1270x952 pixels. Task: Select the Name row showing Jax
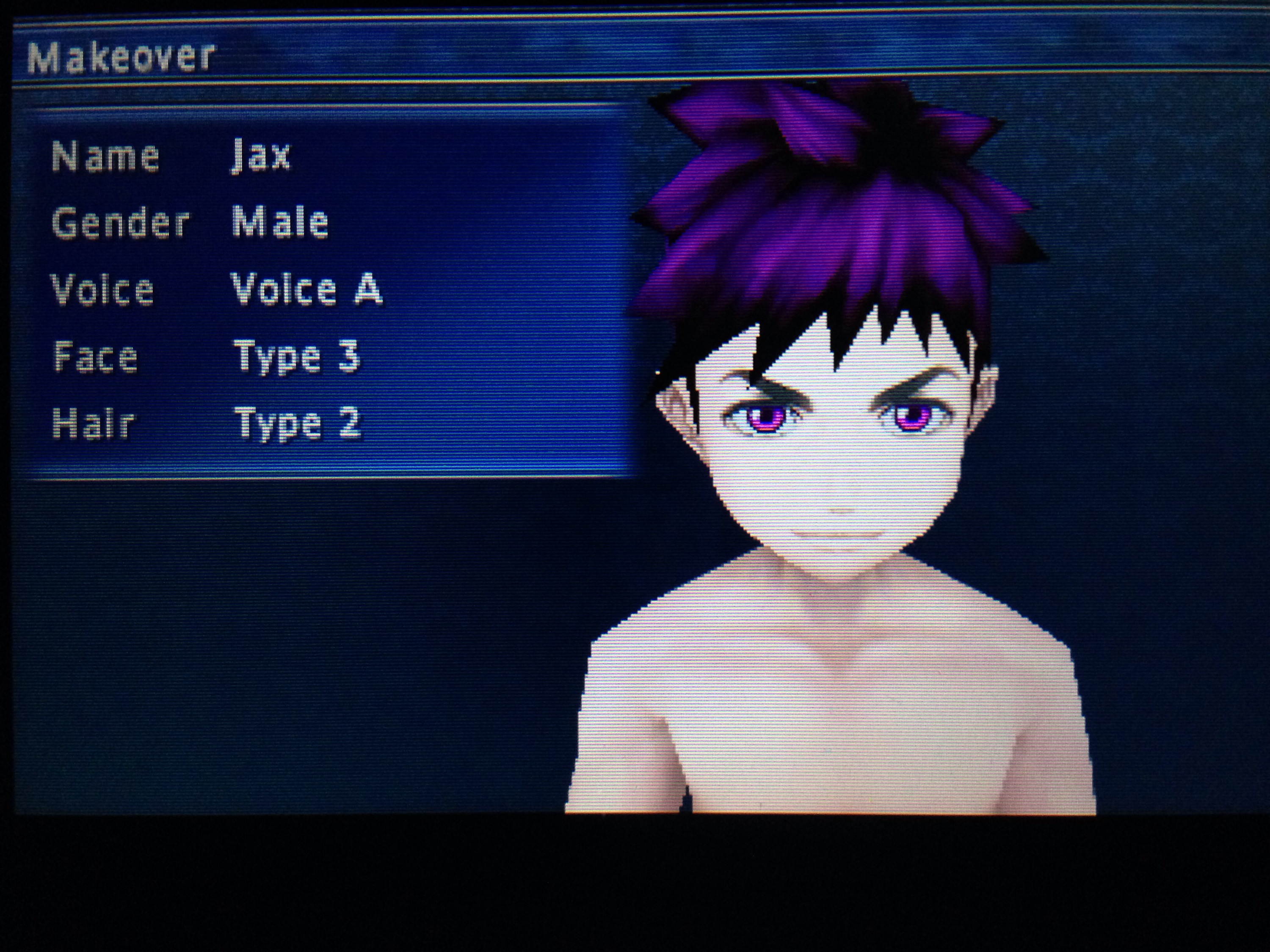261,156
